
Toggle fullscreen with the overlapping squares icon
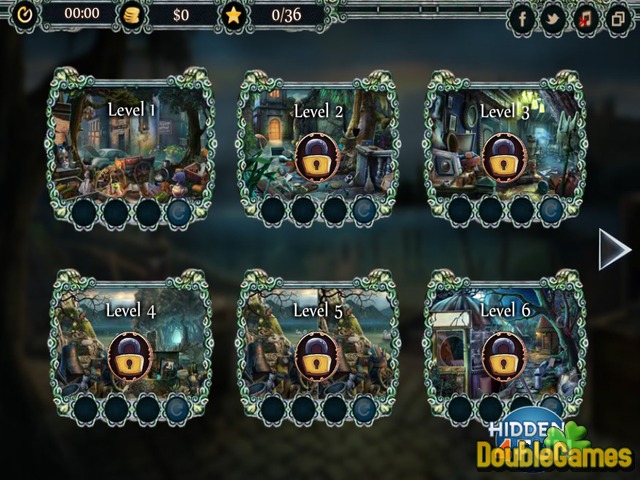point(615,18)
